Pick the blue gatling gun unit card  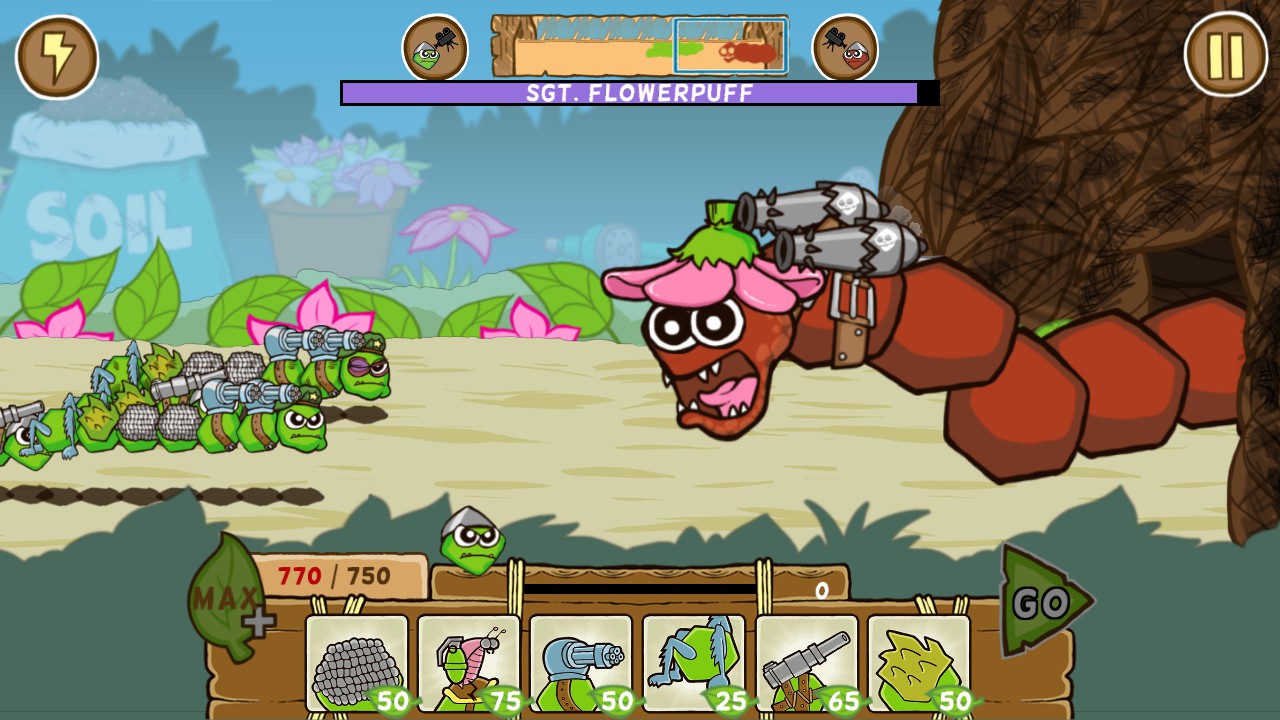click(581, 664)
